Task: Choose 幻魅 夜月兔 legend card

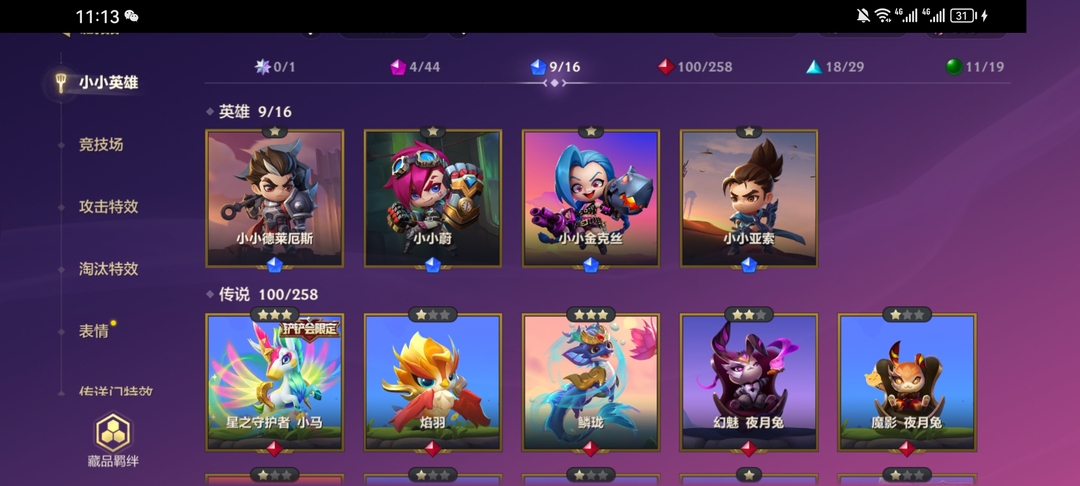Action: point(749,382)
